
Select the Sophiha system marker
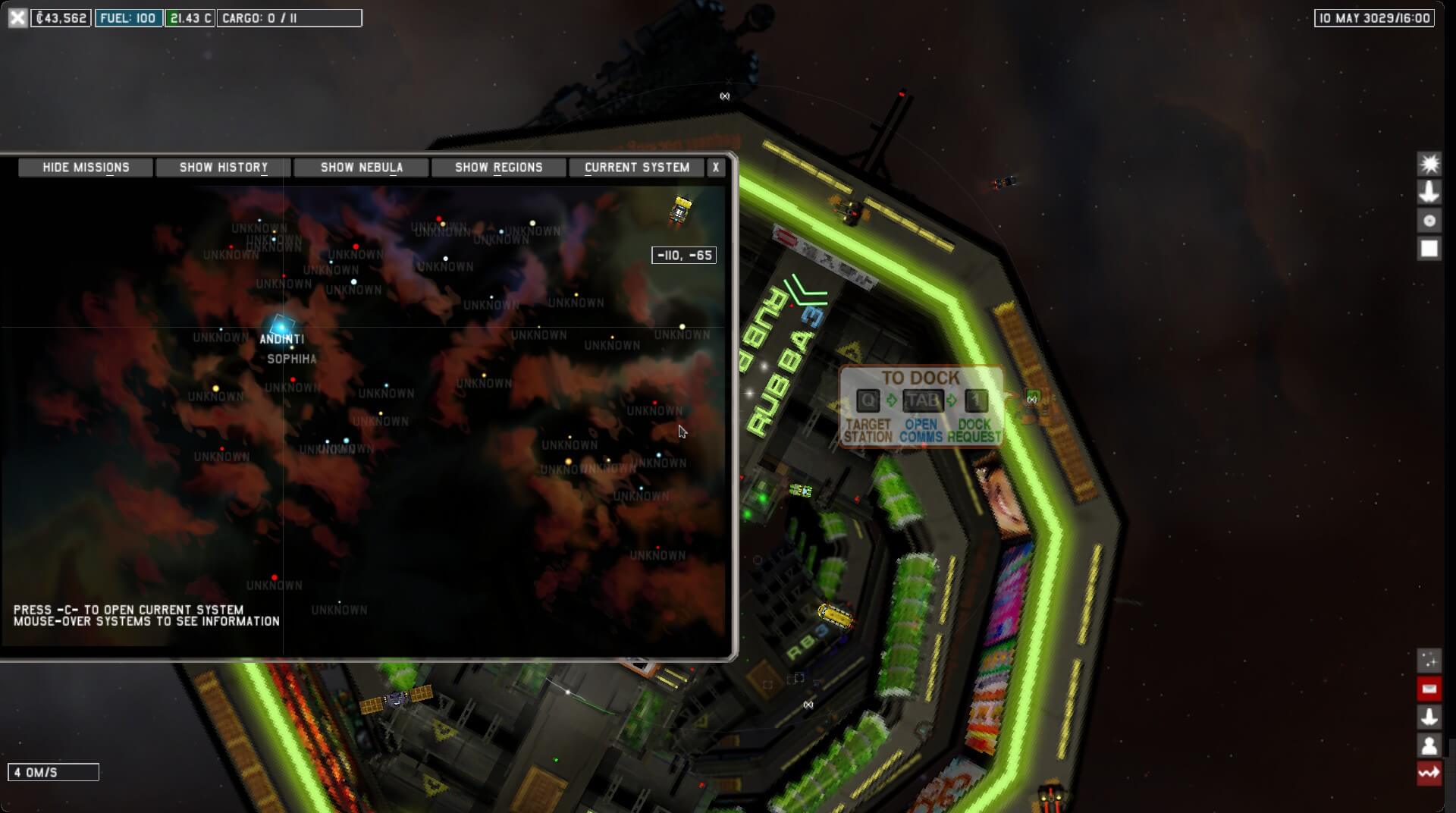[x=292, y=347]
